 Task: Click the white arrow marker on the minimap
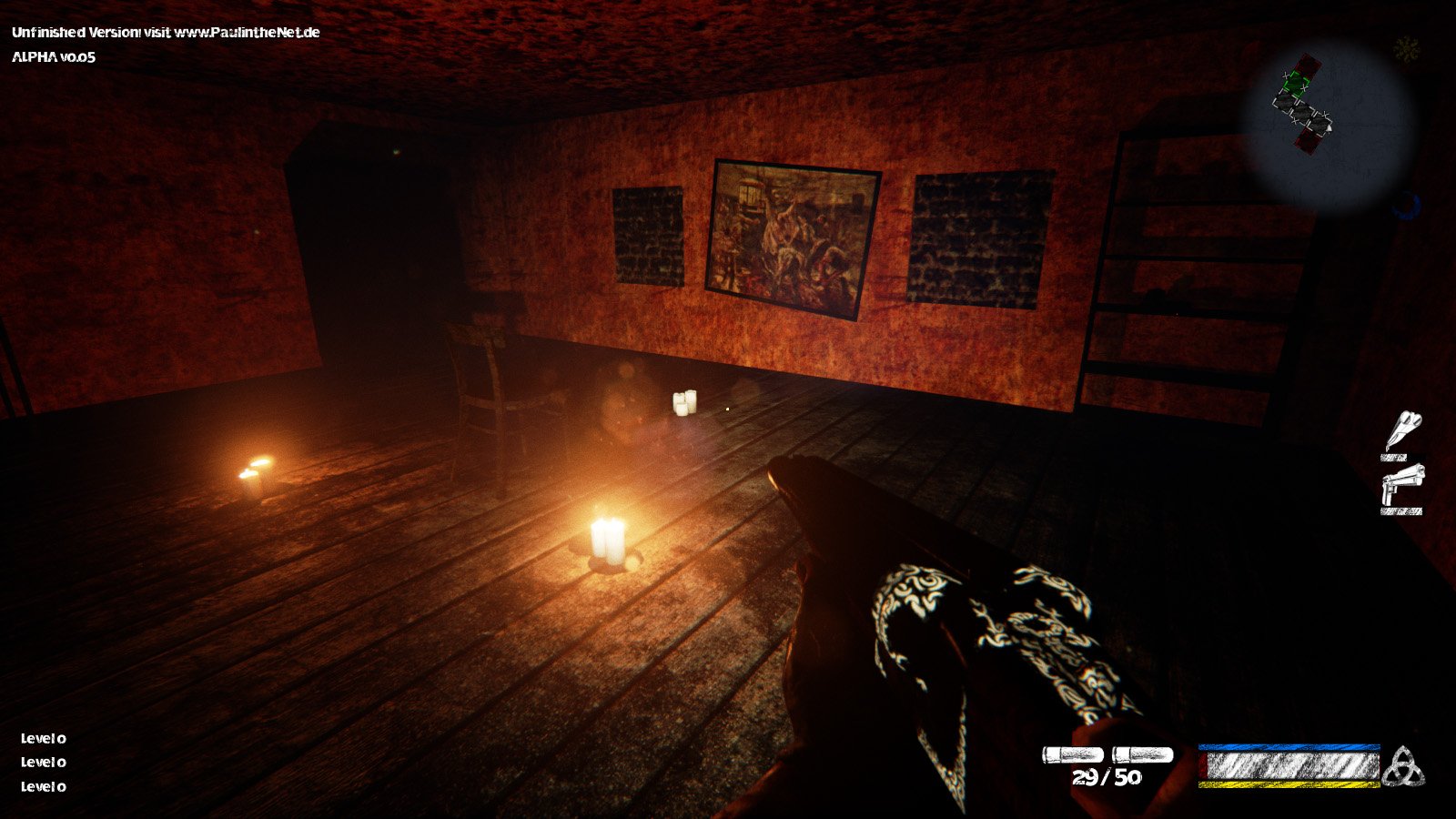tap(1330, 128)
